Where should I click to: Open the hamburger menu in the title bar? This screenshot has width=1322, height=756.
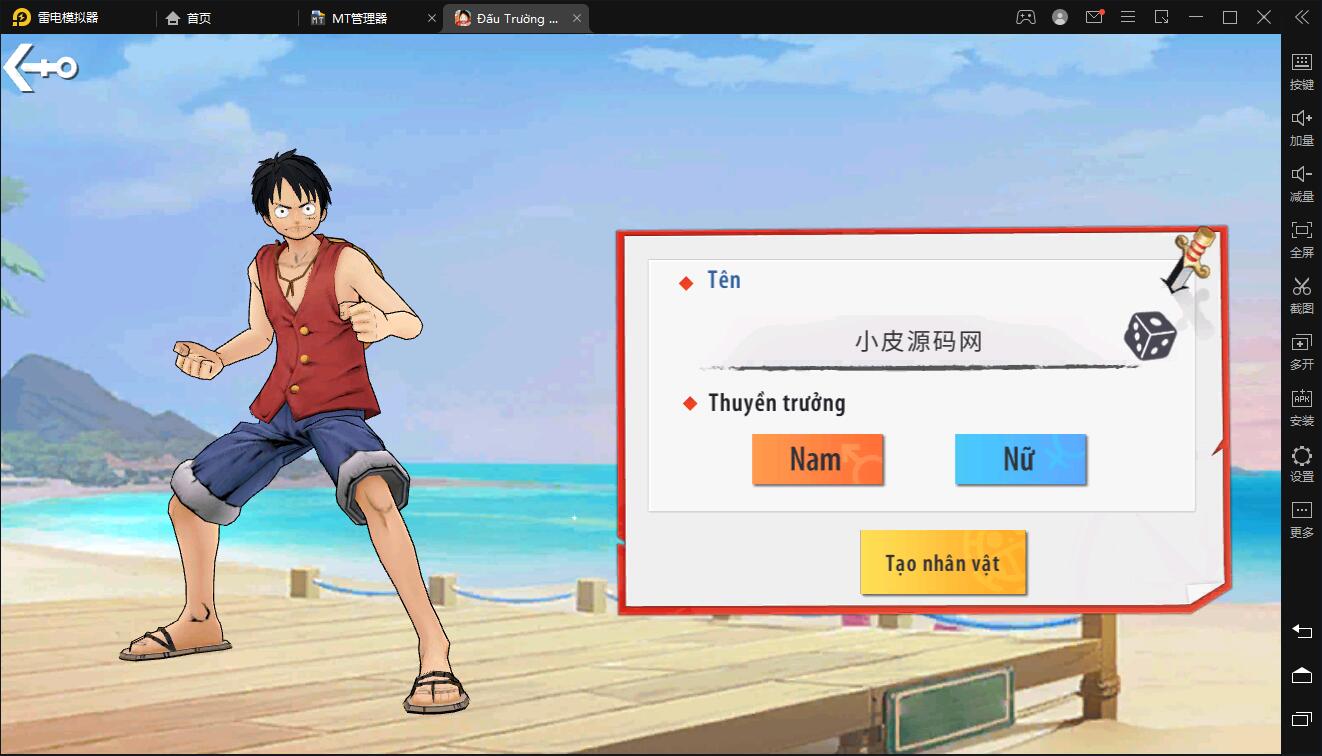click(1127, 17)
